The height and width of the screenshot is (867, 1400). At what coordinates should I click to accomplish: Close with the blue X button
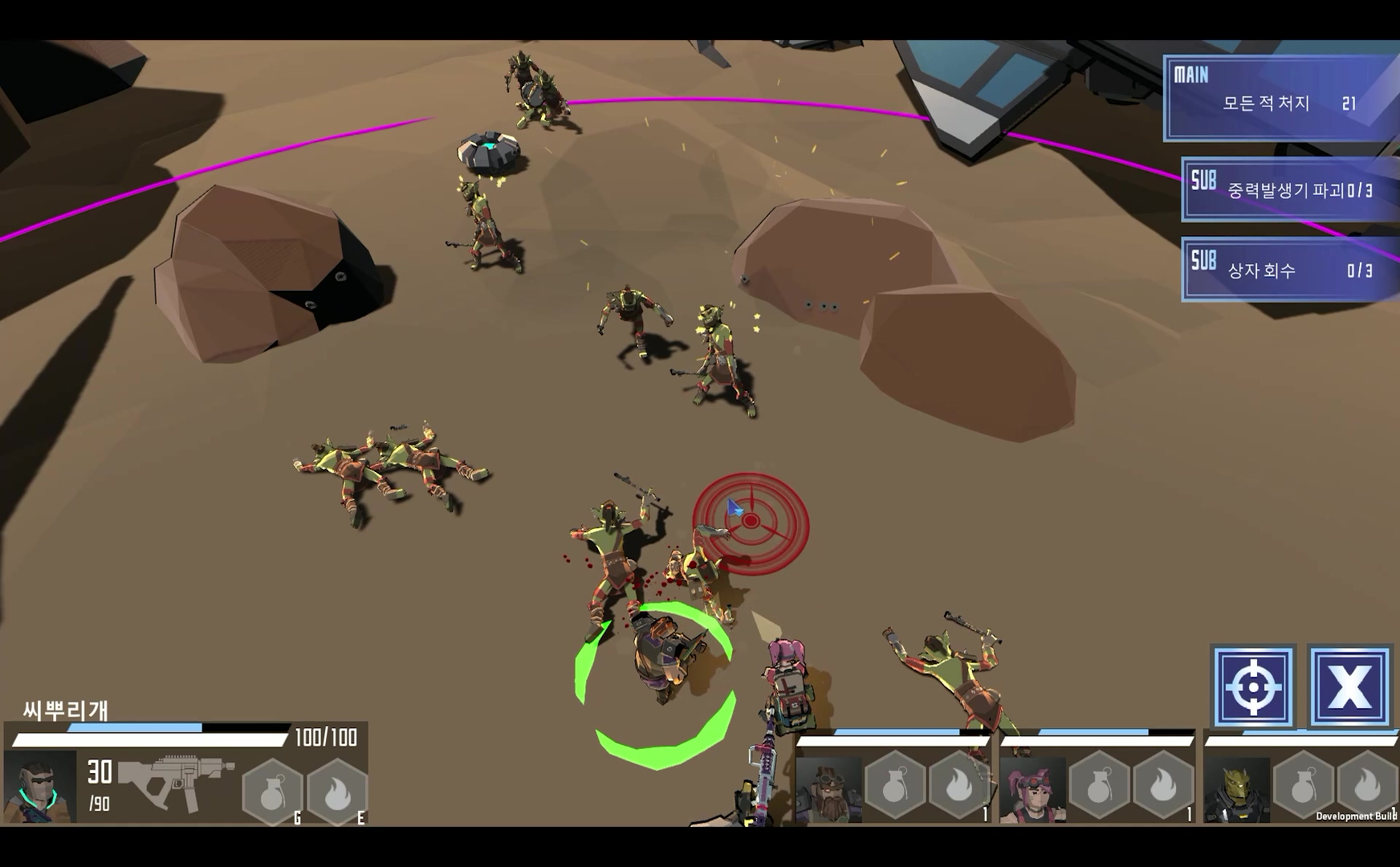(1349, 687)
